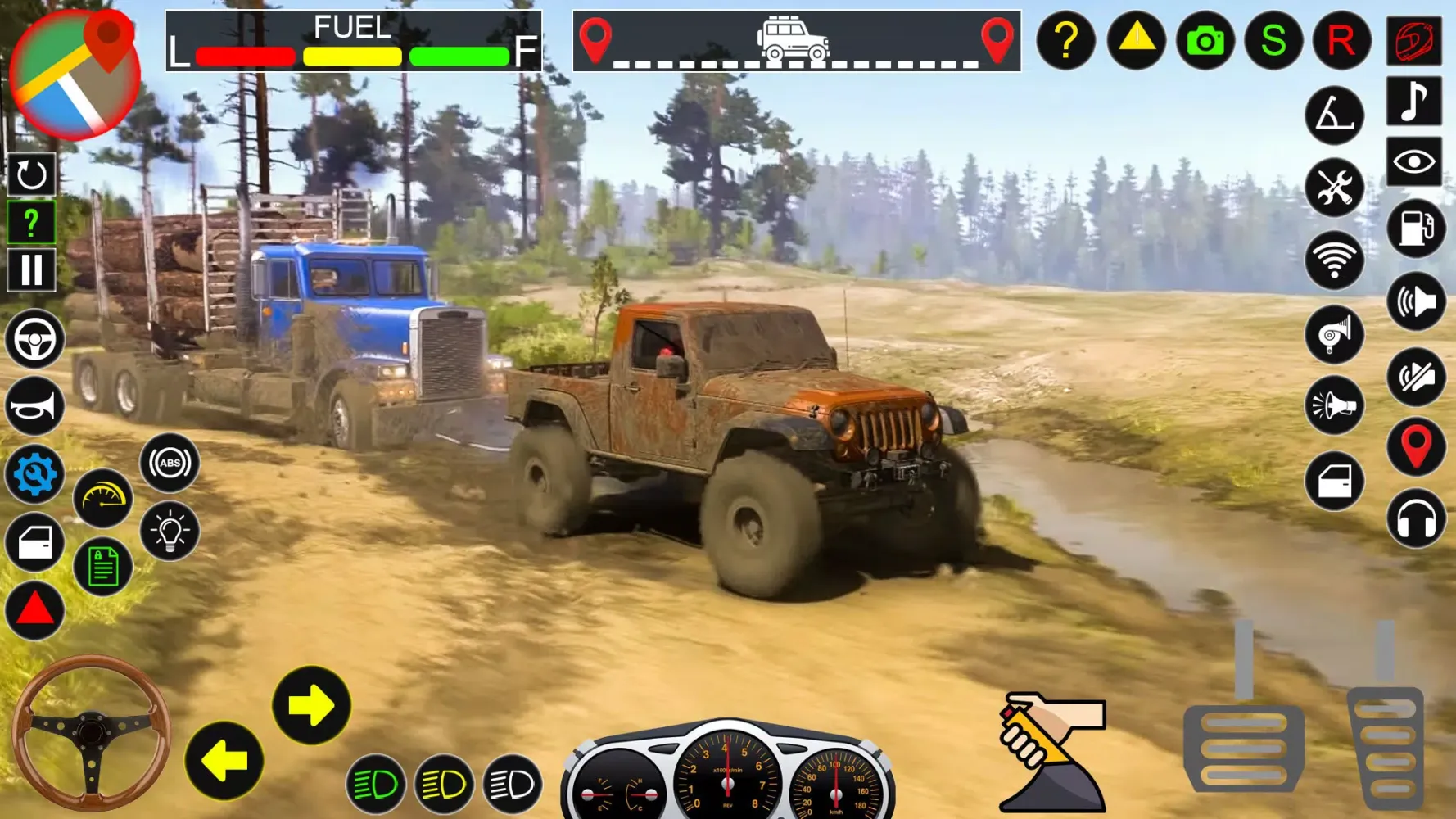Image resolution: width=1456 pixels, height=819 pixels.
Task: Open the wrench repair tools button
Action: tap(1334, 188)
